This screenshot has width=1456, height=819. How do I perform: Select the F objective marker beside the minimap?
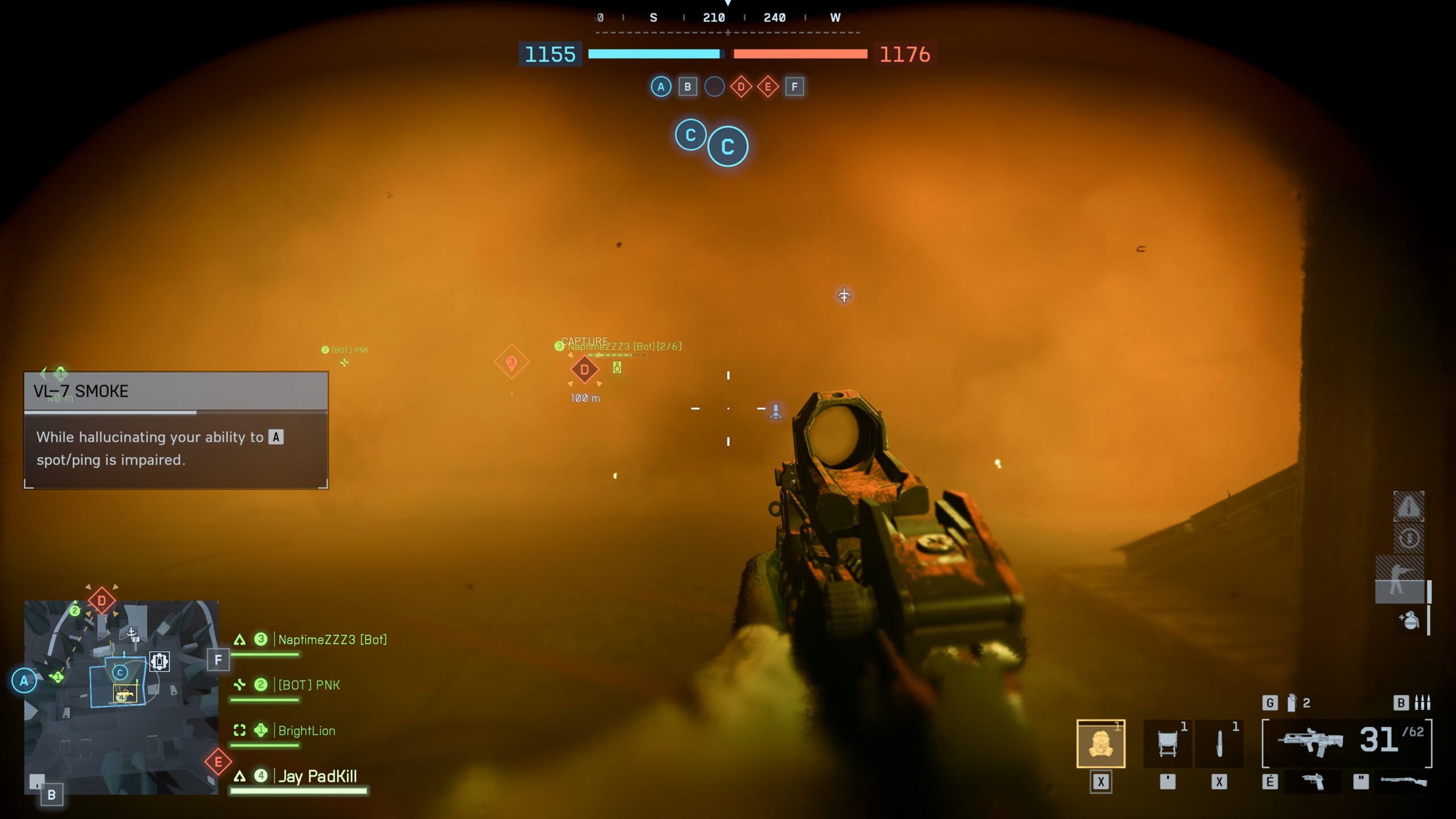218,660
